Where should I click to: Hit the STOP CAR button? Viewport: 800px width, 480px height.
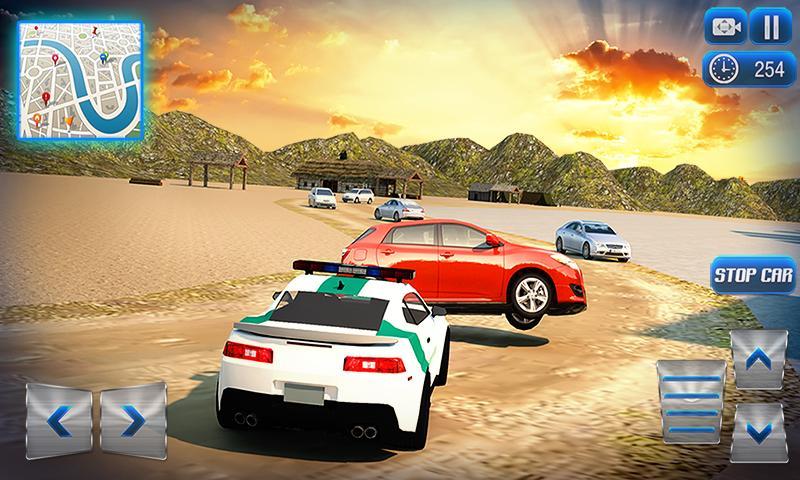752,275
